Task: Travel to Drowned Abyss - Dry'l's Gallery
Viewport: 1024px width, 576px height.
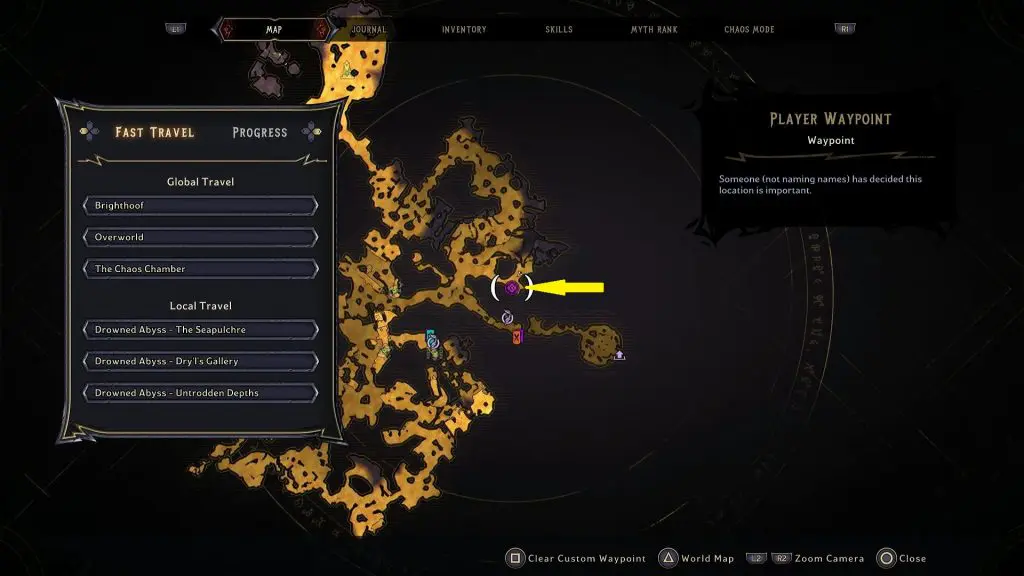Action: (201, 361)
